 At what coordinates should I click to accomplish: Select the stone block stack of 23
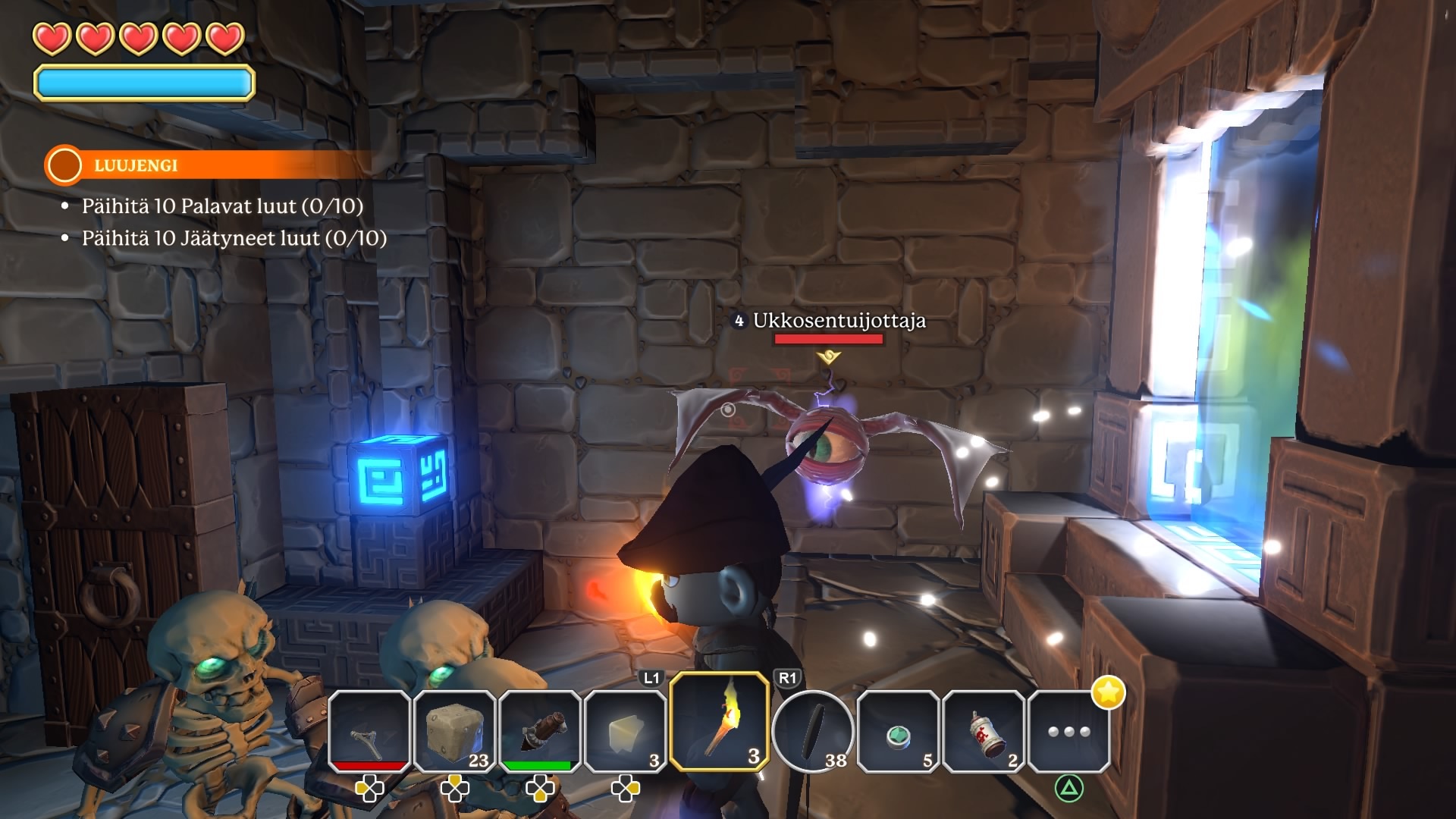click(x=455, y=731)
